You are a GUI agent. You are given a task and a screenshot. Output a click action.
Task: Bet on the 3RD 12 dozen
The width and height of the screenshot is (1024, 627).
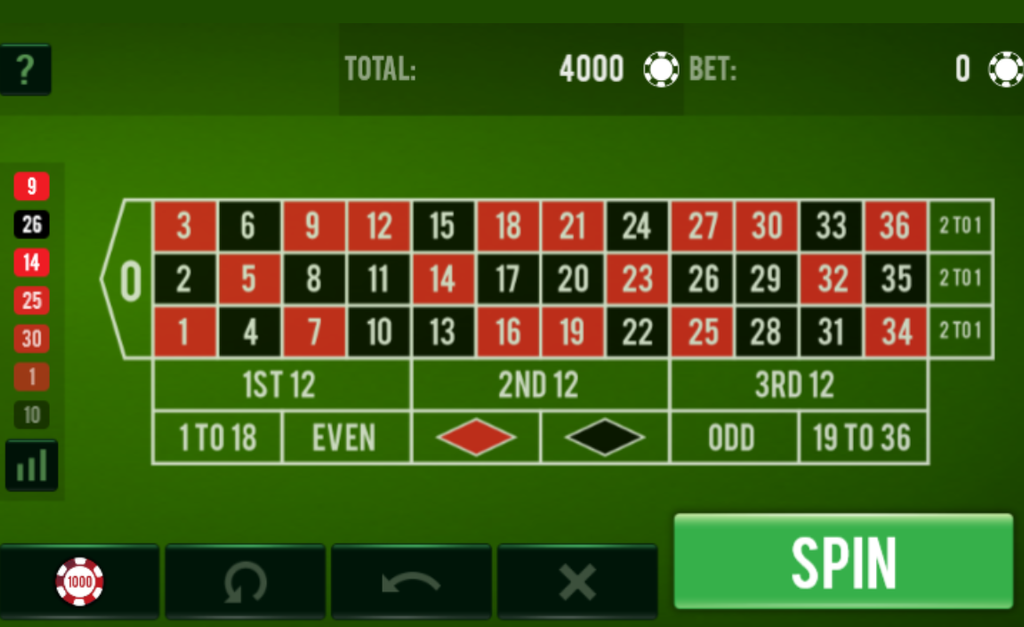click(798, 385)
